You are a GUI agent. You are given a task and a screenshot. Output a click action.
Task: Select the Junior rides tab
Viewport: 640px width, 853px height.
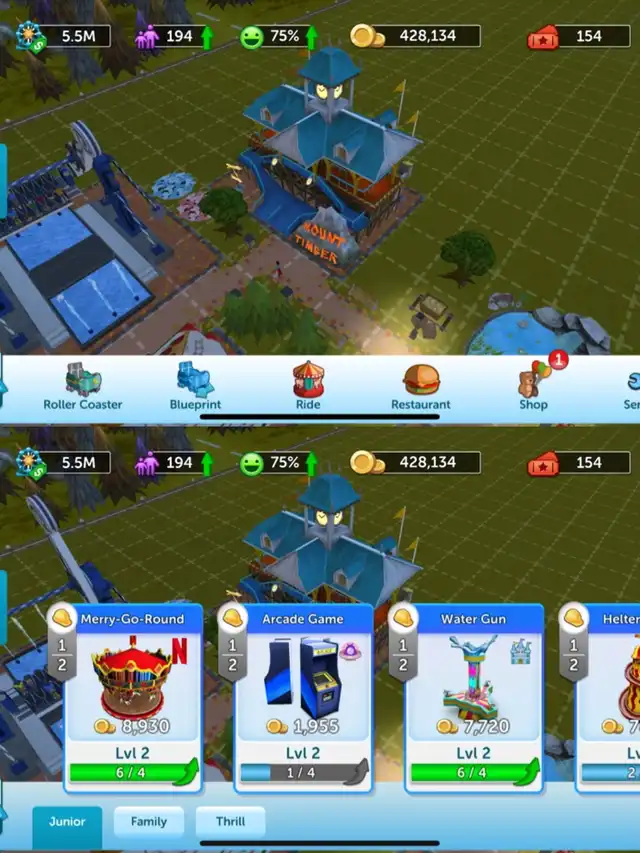tap(67, 822)
